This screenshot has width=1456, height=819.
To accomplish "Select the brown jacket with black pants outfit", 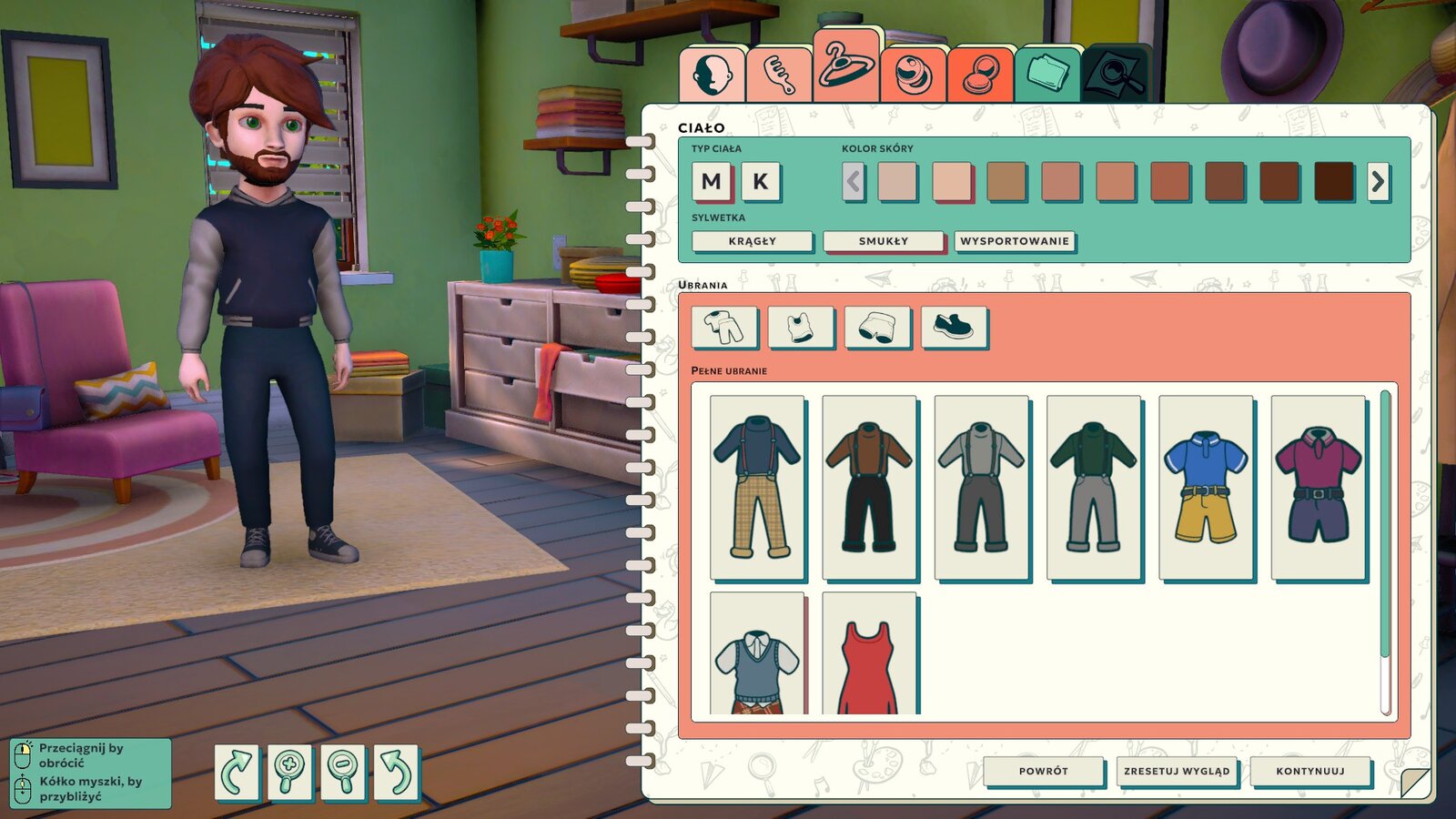I will point(869,487).
